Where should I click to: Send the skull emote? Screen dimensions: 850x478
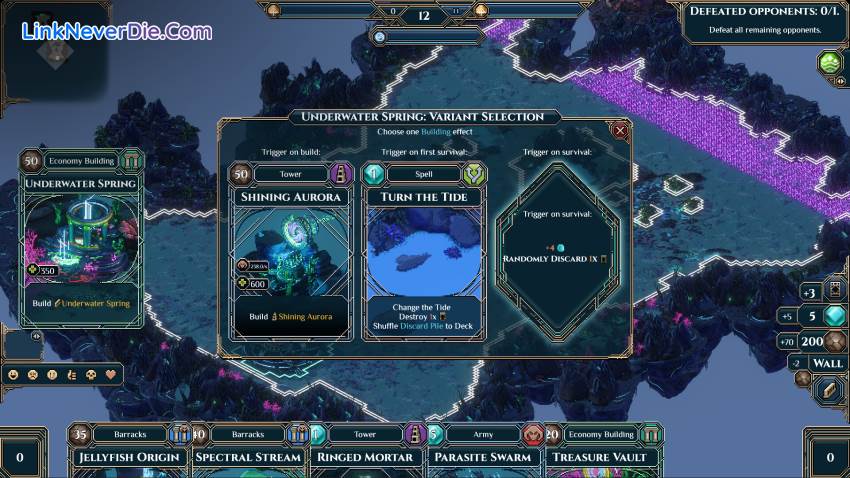91,375
